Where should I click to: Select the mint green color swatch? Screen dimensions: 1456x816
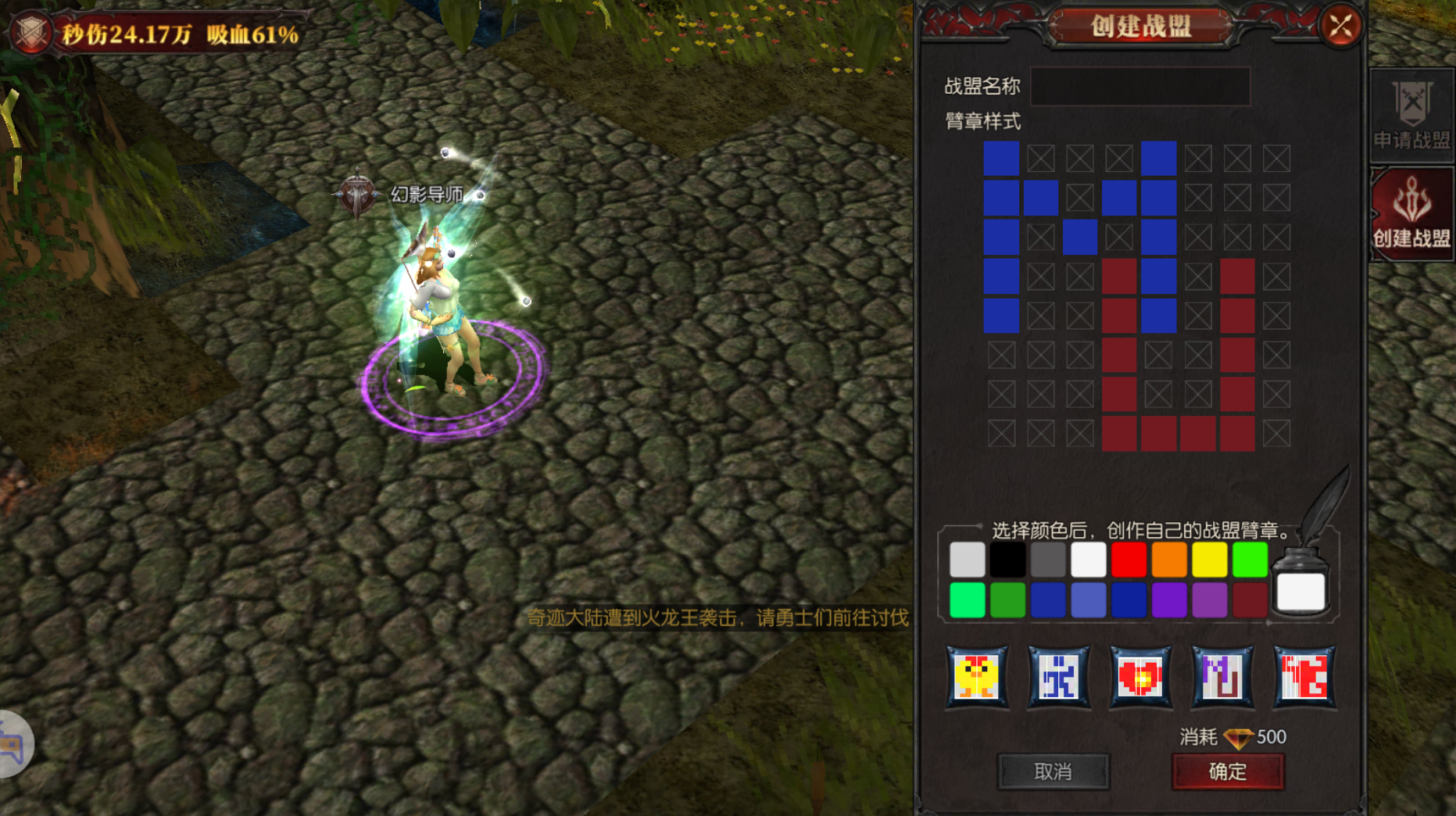[x=967, y=600]
